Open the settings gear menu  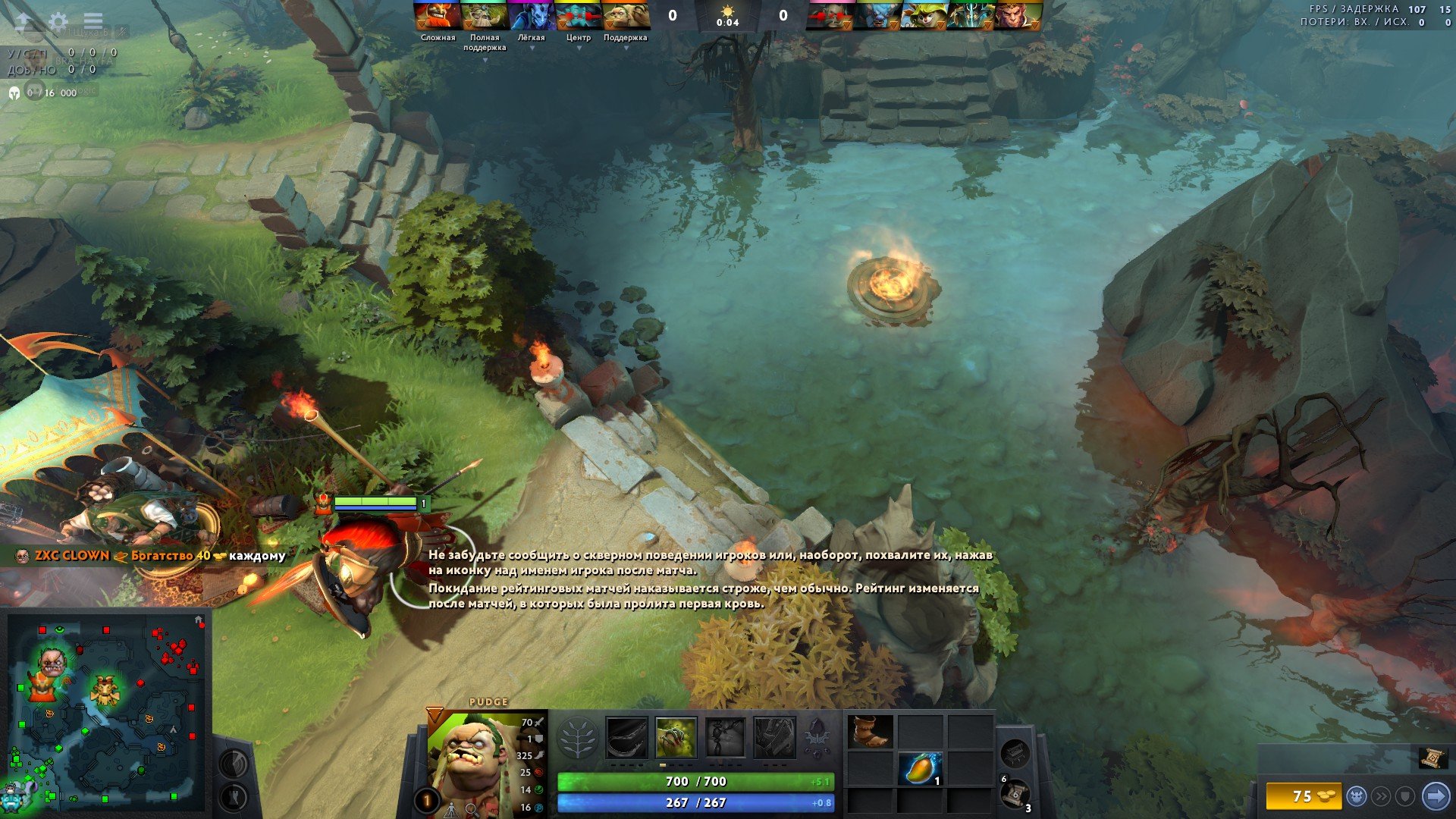point(58,21)
